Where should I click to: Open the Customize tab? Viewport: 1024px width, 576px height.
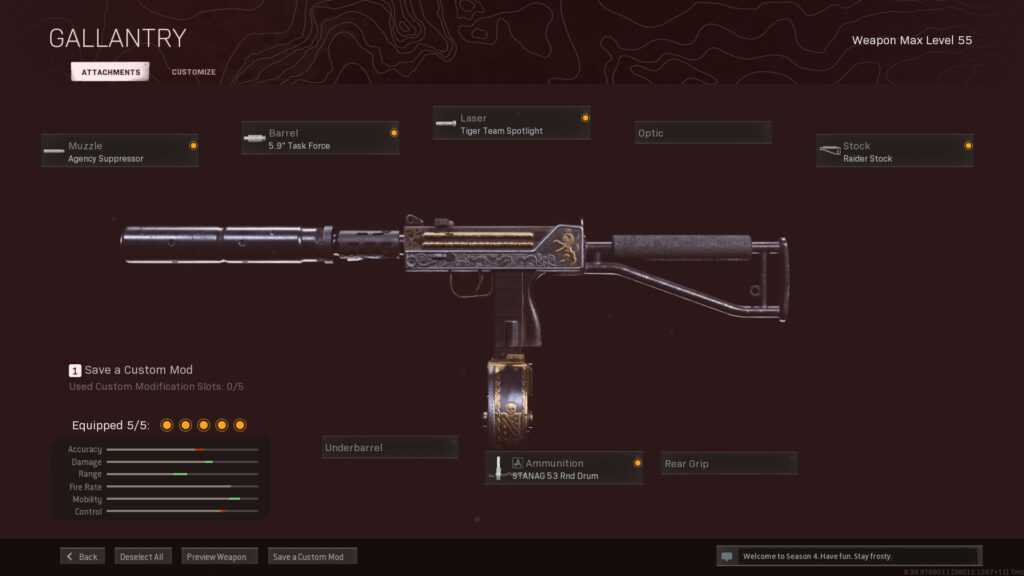coord(193,72)
